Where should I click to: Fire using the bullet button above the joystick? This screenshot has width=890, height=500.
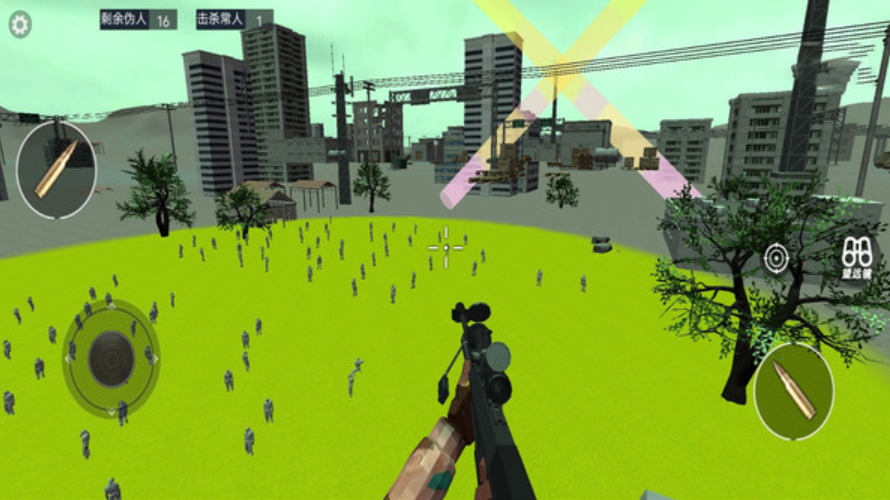pos(56,169)
